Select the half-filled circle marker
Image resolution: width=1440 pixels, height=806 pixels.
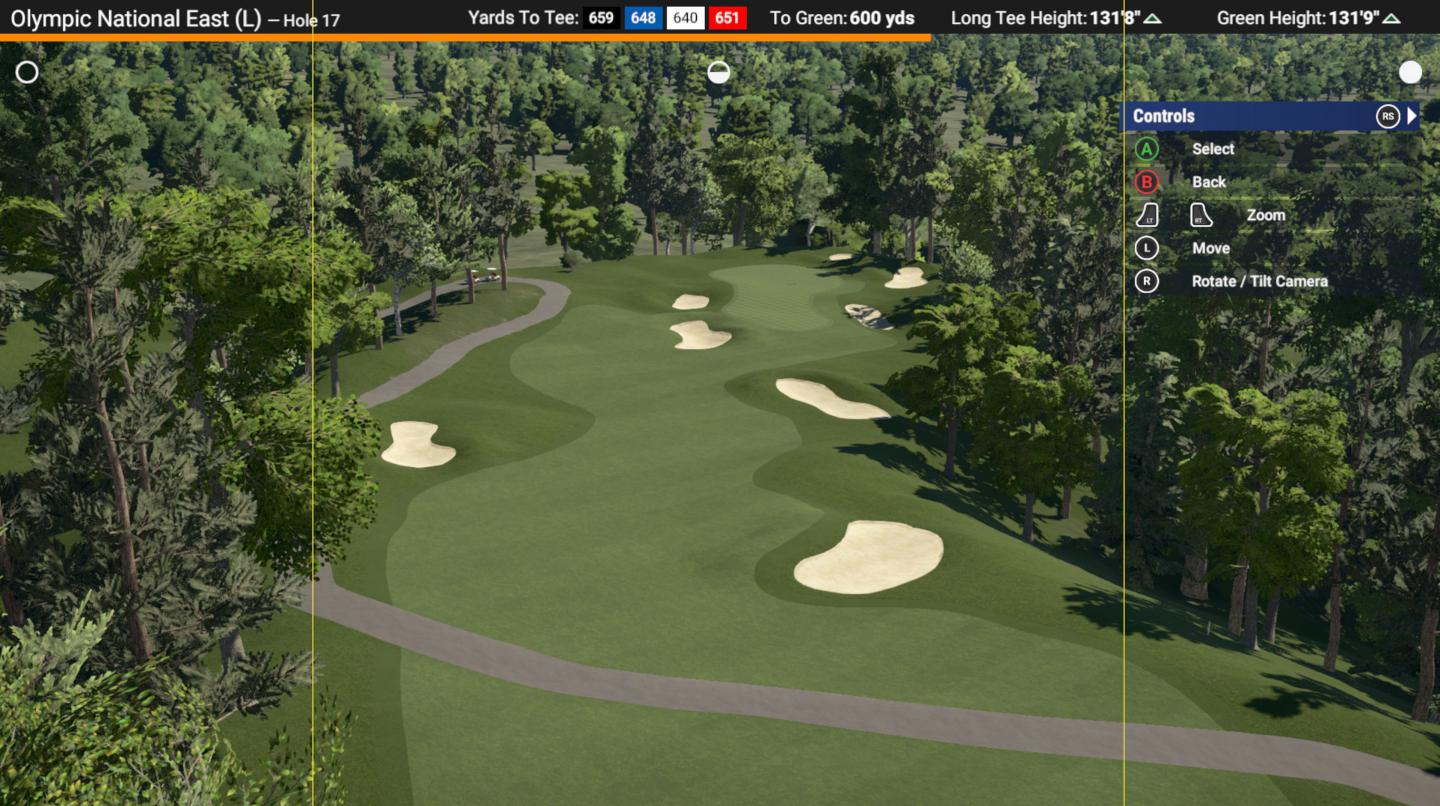coord(718,72)
